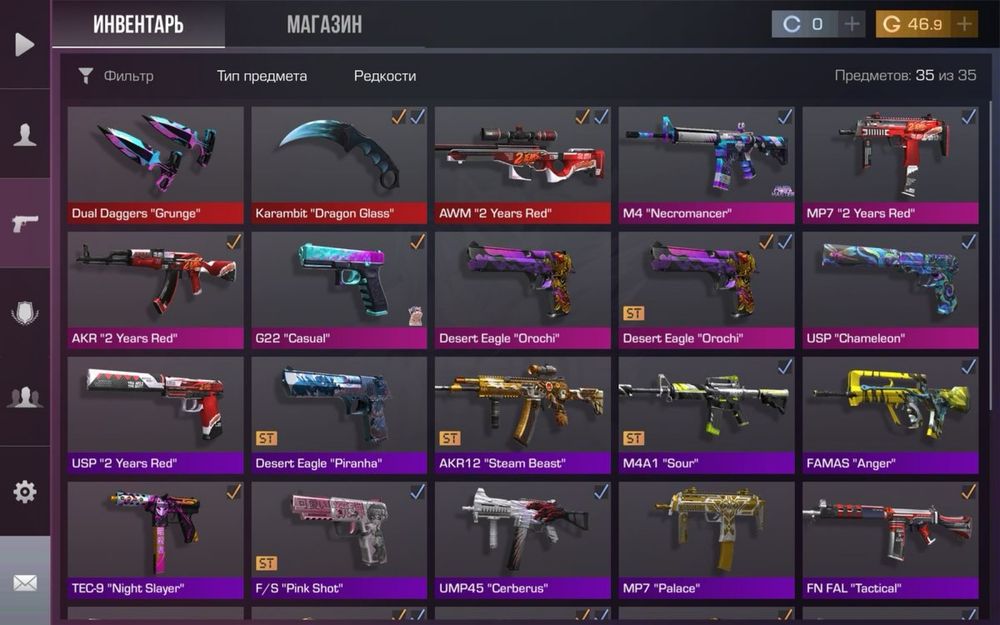Open the Тип предмета dropdown
The height and width of the screenshot is (625, 1000).
pyautogui.click(x=262, y=76)
